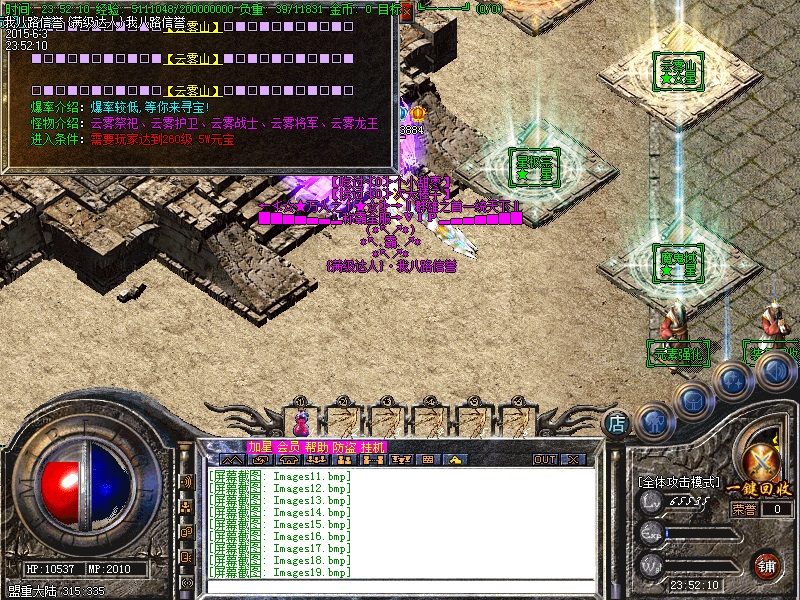Click the topmost chat channel side icon
The image size is (800, 600).
pyautogui.click(x=187, y=482)
